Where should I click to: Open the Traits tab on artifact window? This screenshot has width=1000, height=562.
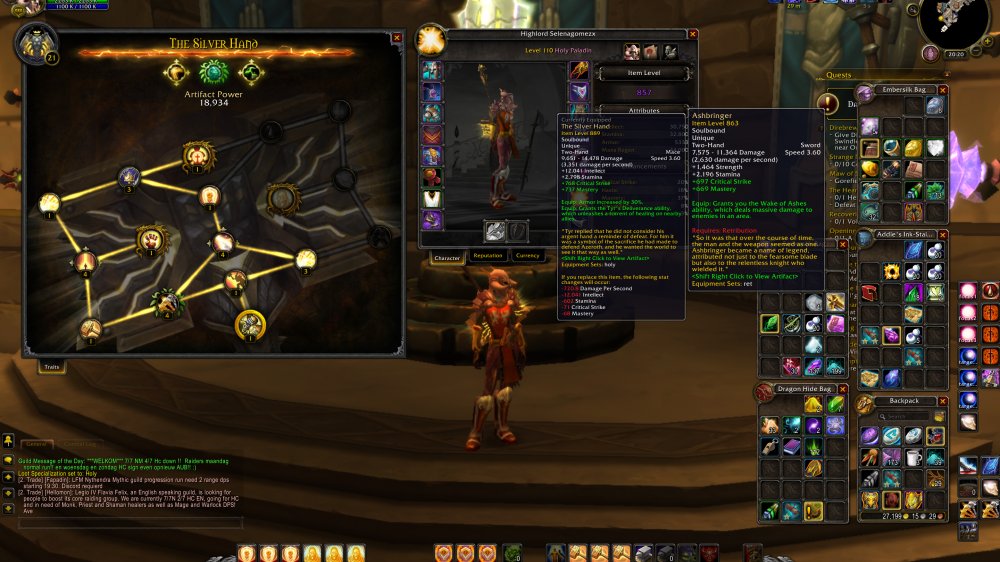[51, 367]
